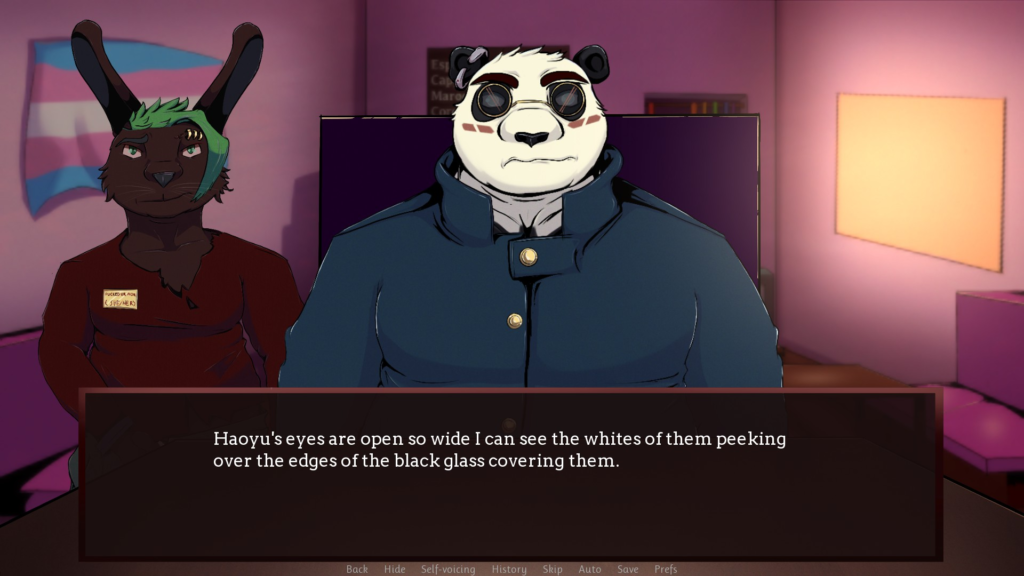1024x576 pixels.
Task: Open the dialogue History log
Action: pos(509,569)
